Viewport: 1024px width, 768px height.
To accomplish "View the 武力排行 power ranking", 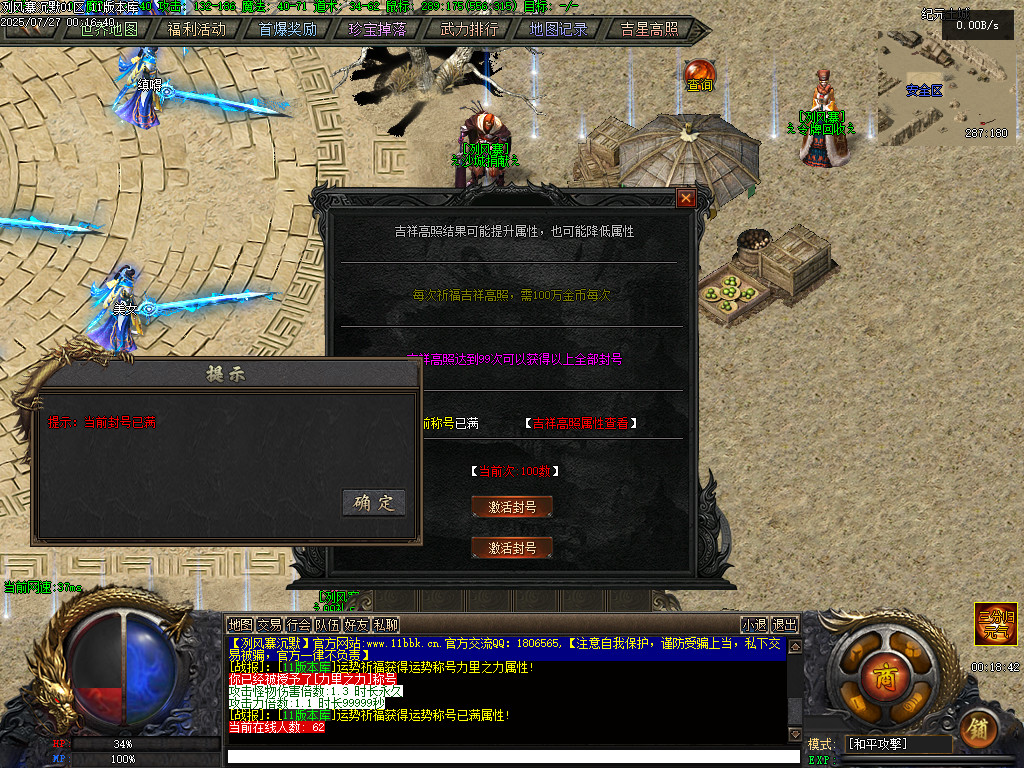I will tap(468, 29).
